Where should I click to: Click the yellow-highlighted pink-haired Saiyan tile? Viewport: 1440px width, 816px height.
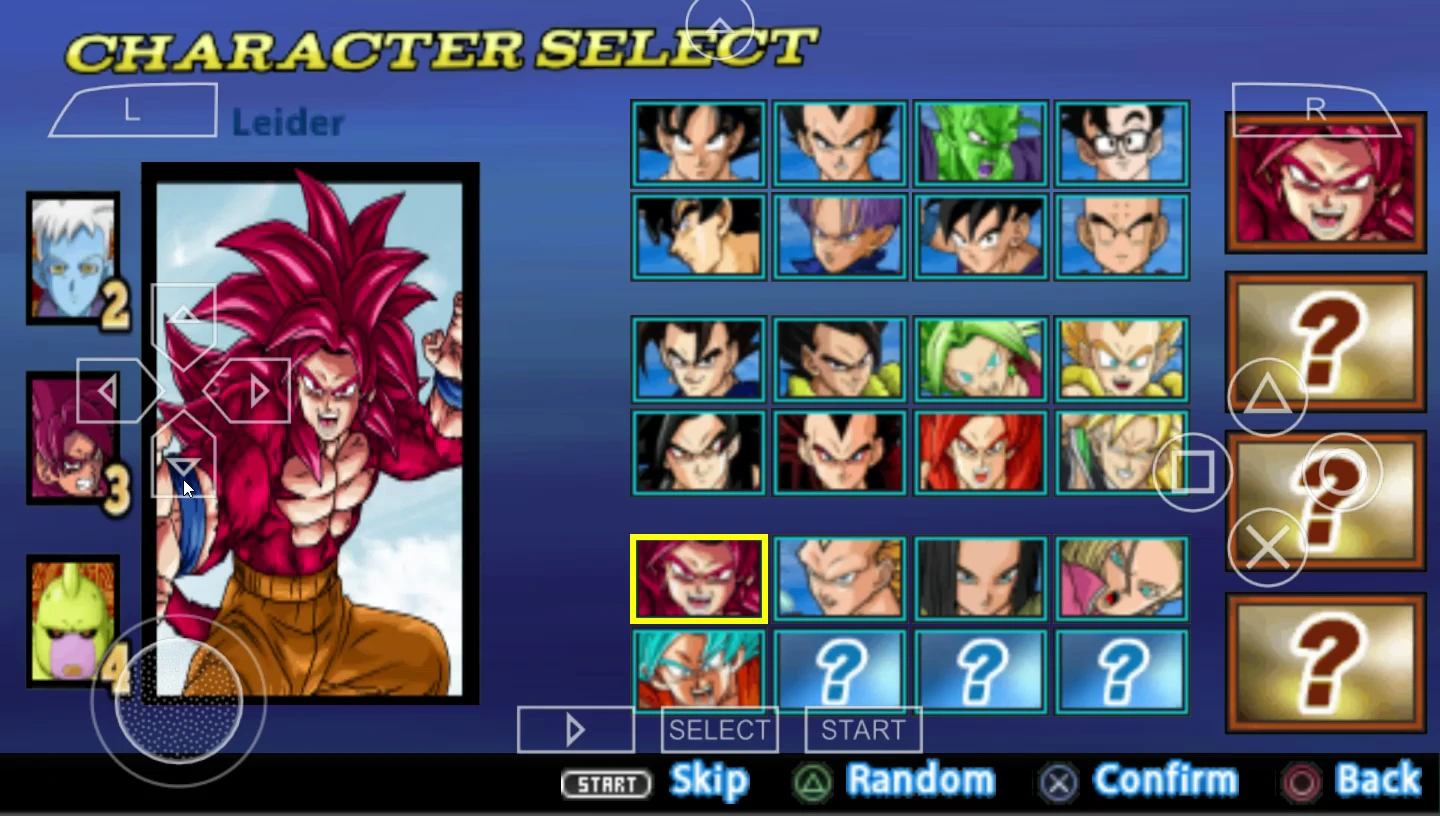click(698, 579)
